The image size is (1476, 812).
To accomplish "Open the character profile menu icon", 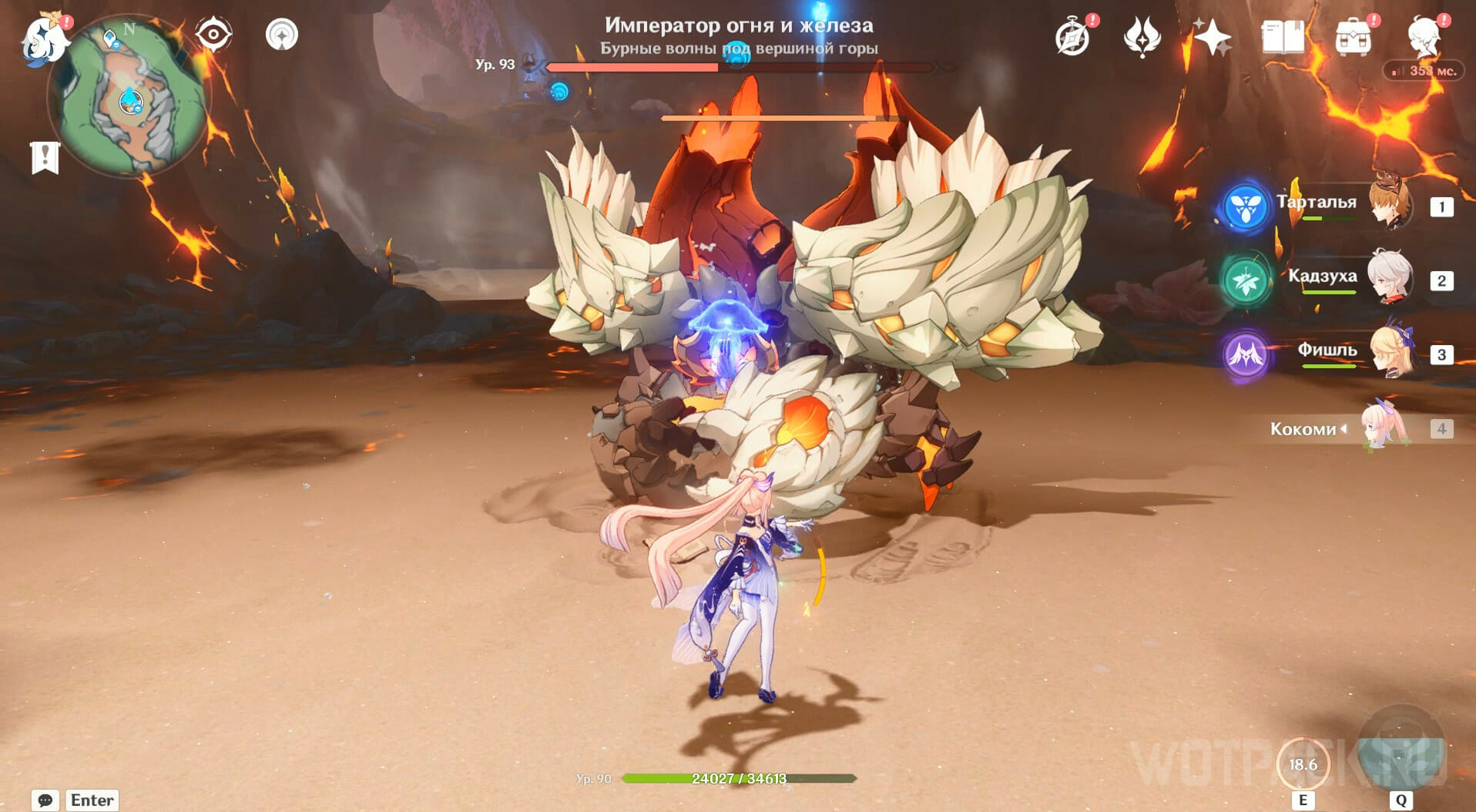I will point(1424,37).
